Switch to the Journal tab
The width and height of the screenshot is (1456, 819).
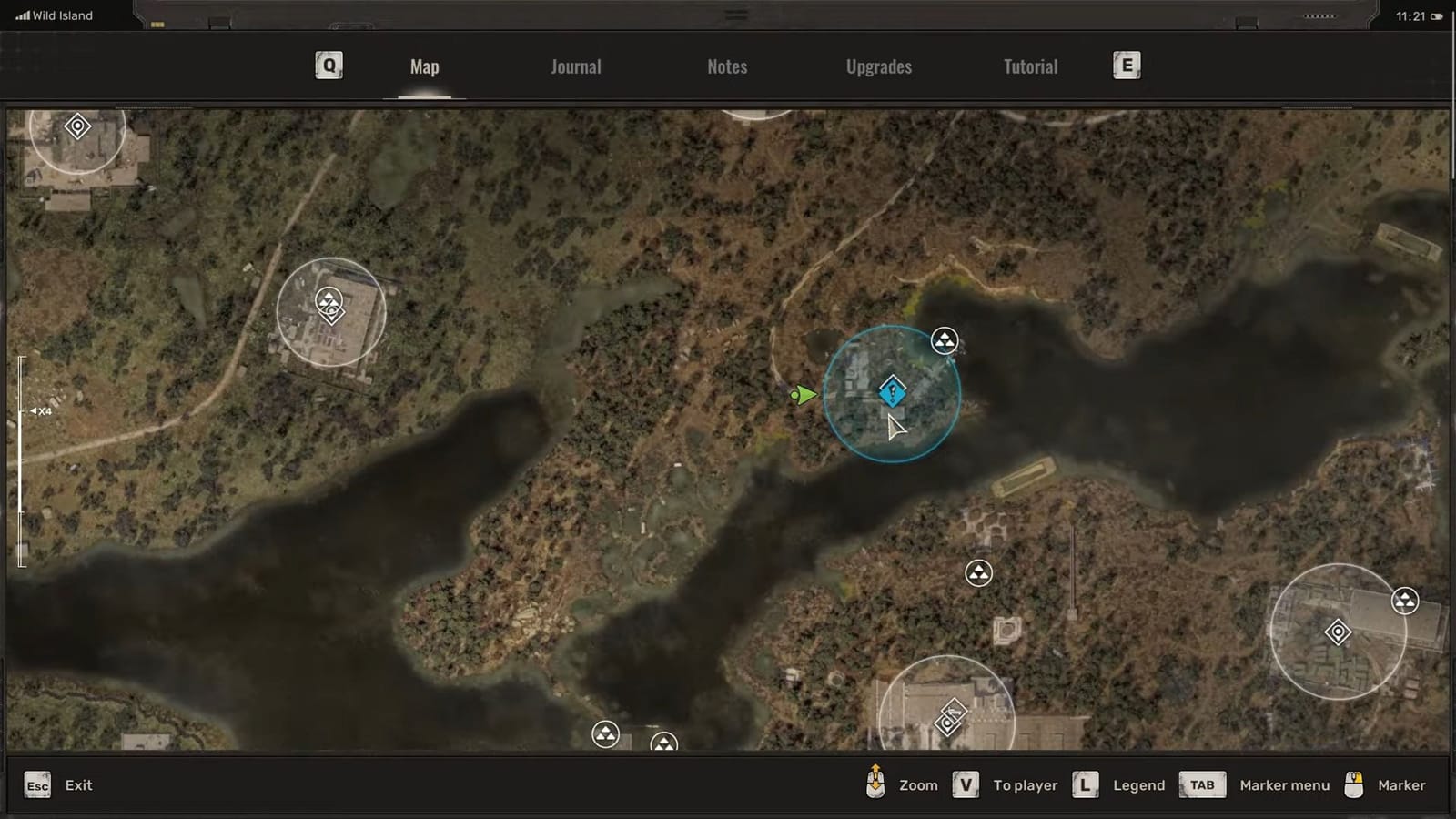(x=575, y=66)
